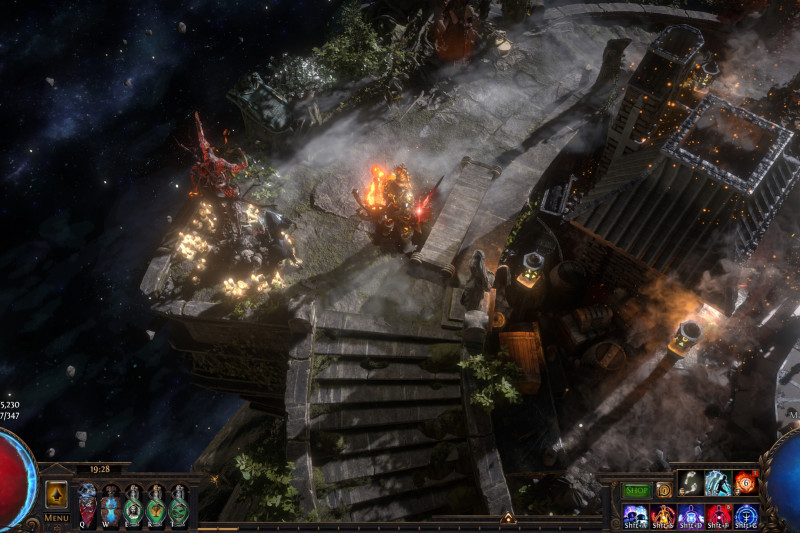Select the blue rune circle Shift+G skill

coord(746,516)
